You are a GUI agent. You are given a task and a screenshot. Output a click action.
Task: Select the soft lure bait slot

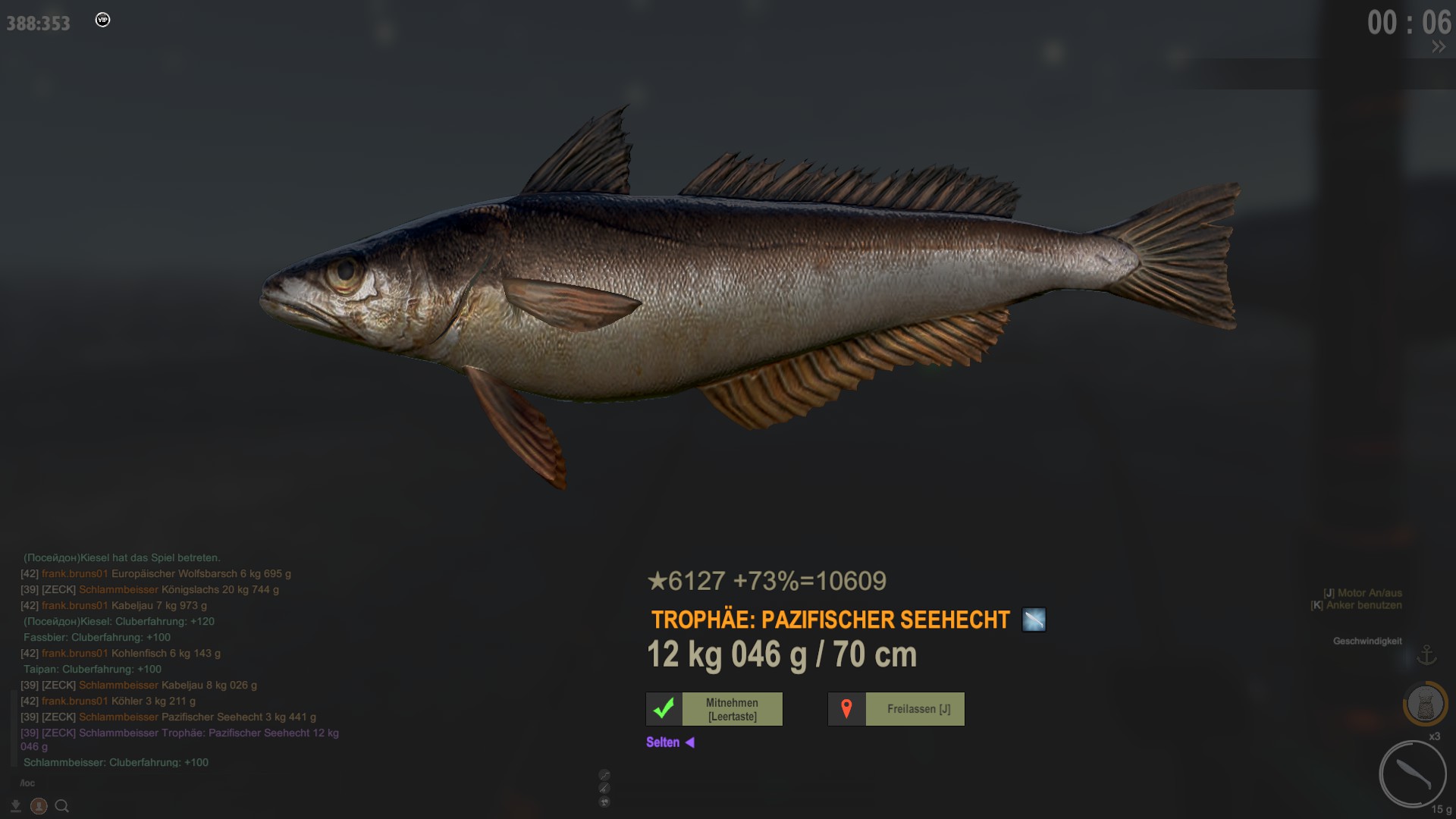coord(1413,774)
